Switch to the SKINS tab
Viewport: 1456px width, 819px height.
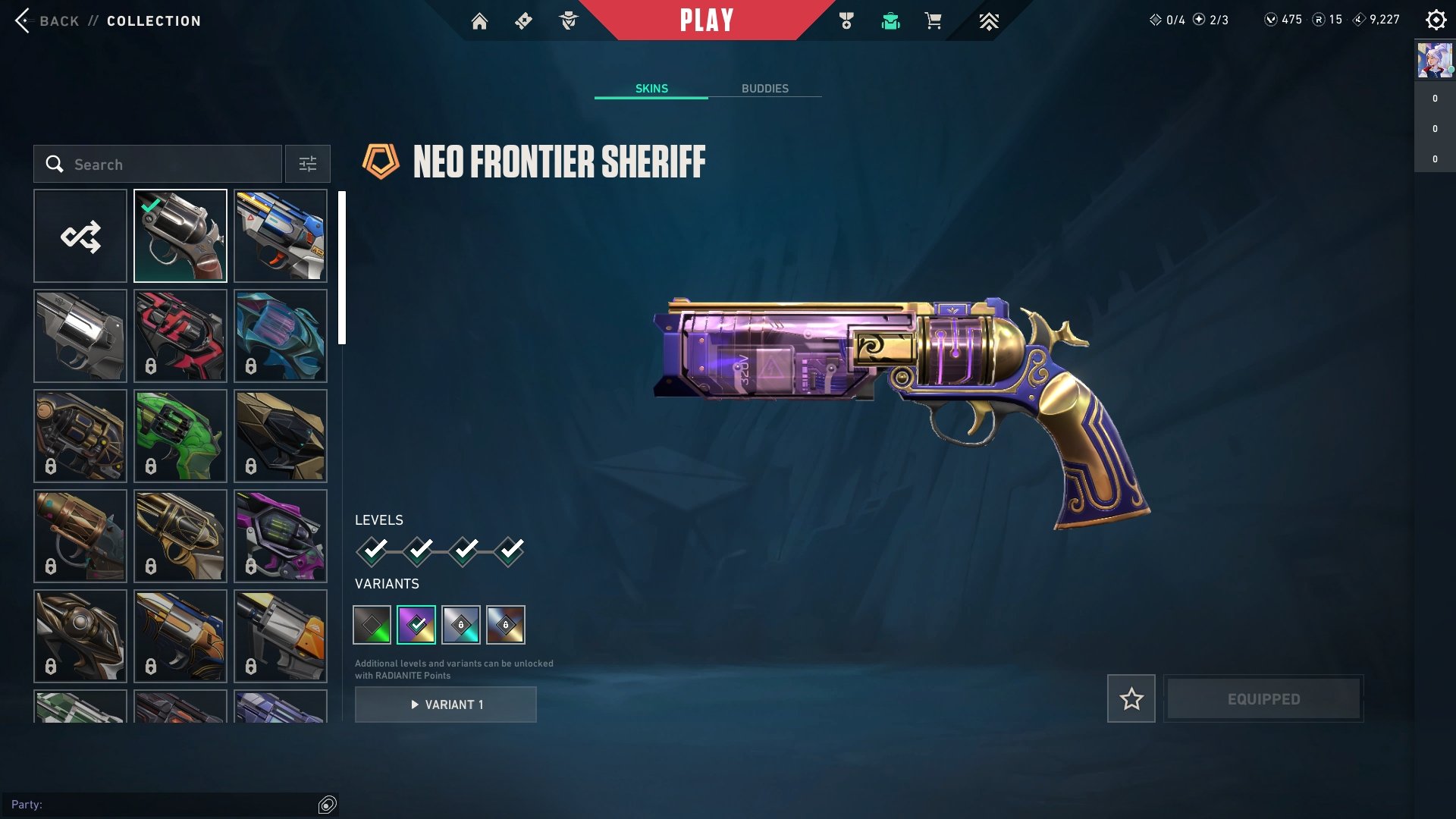coord(651,88)
